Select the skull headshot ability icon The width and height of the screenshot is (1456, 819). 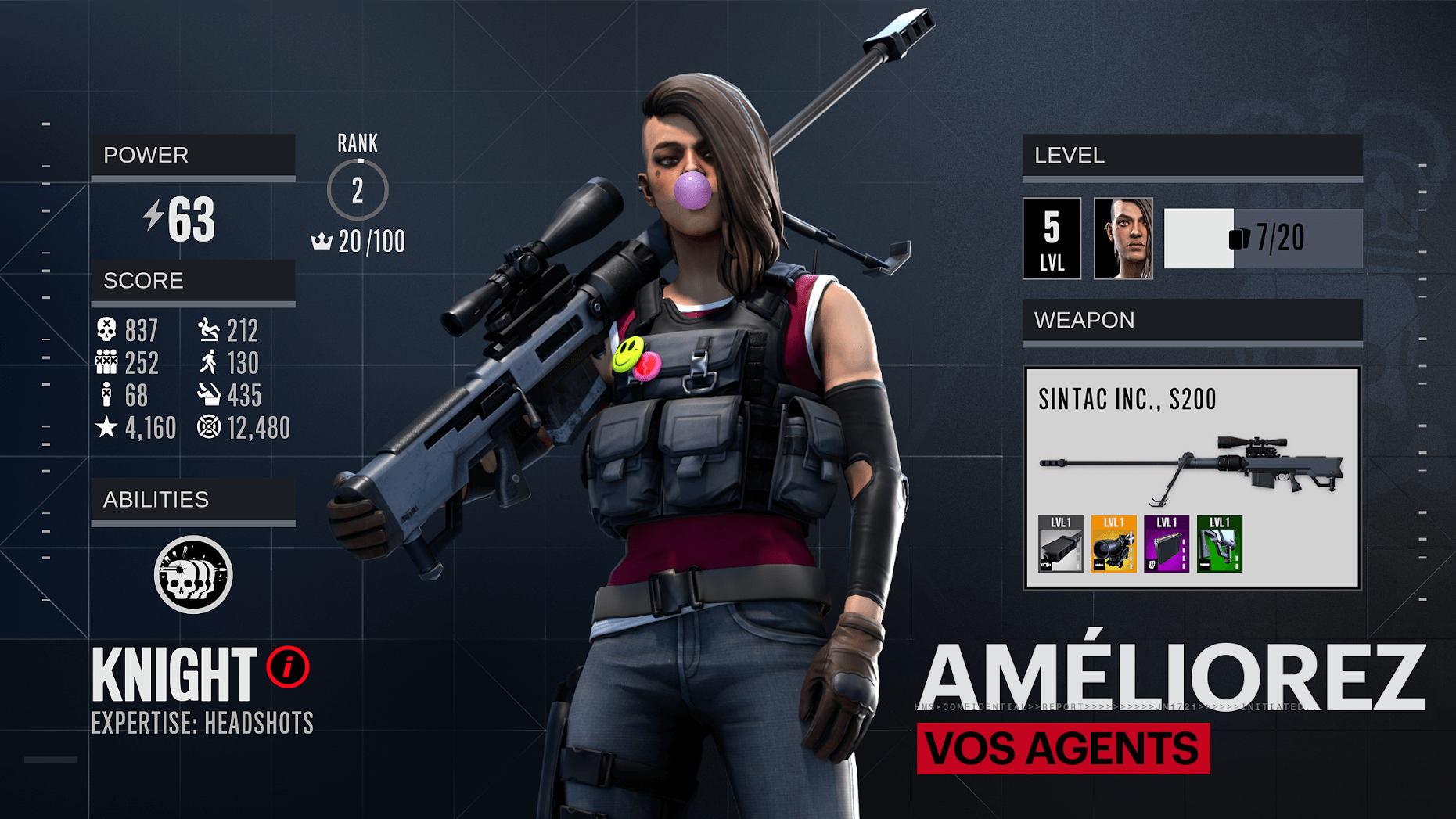pos(193,575)
